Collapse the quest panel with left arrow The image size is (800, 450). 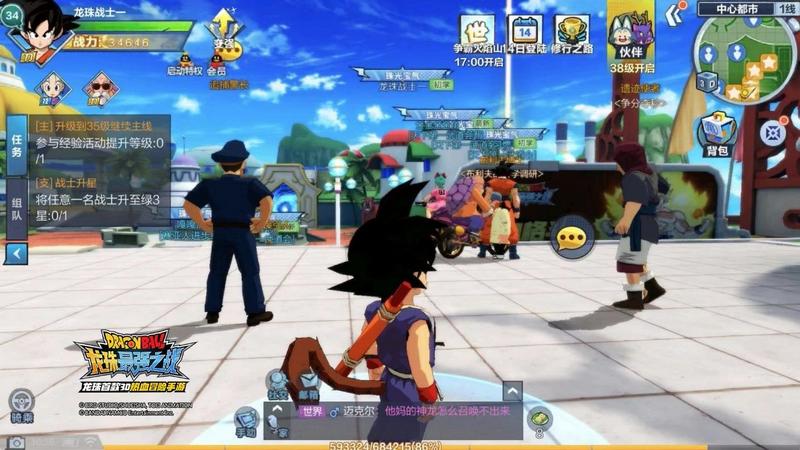(16, 254)
